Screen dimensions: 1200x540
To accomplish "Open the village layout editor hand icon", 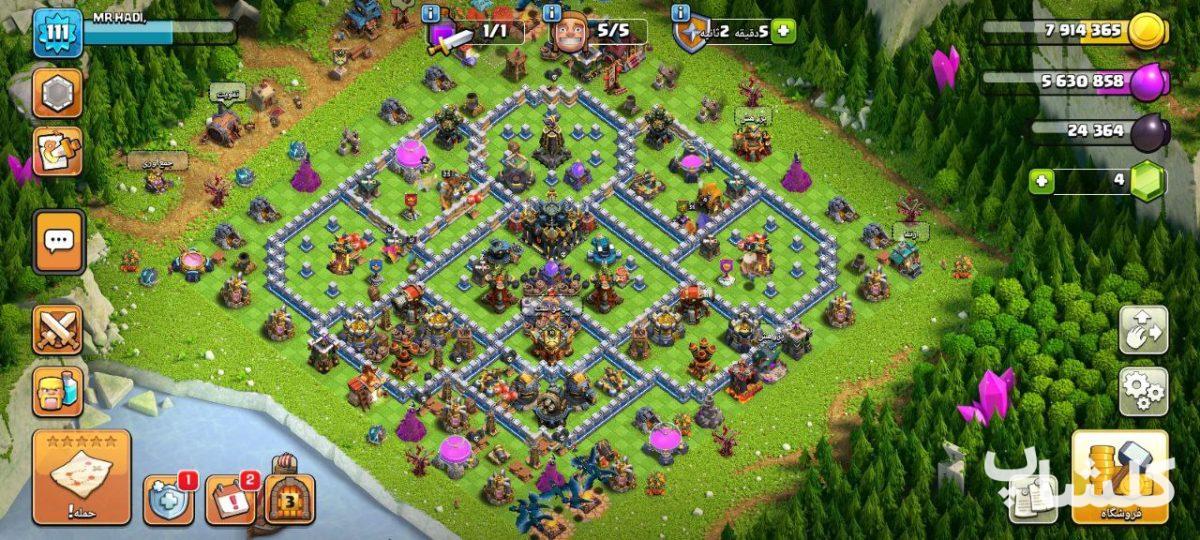I will (x=1143, y=331).
